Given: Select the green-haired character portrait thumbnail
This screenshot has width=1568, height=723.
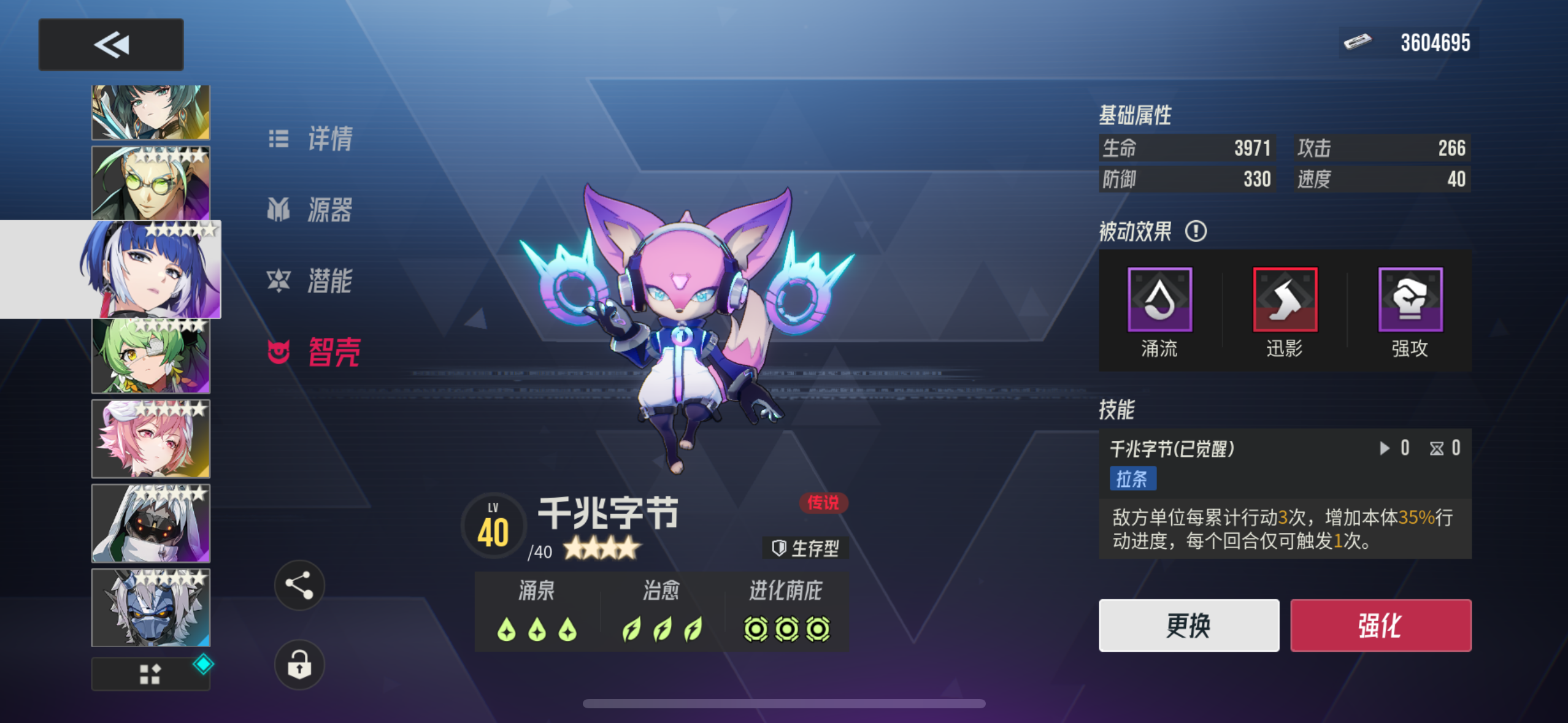Looking at the screenshot, I should pyautogui.click(x=150, y=354).
